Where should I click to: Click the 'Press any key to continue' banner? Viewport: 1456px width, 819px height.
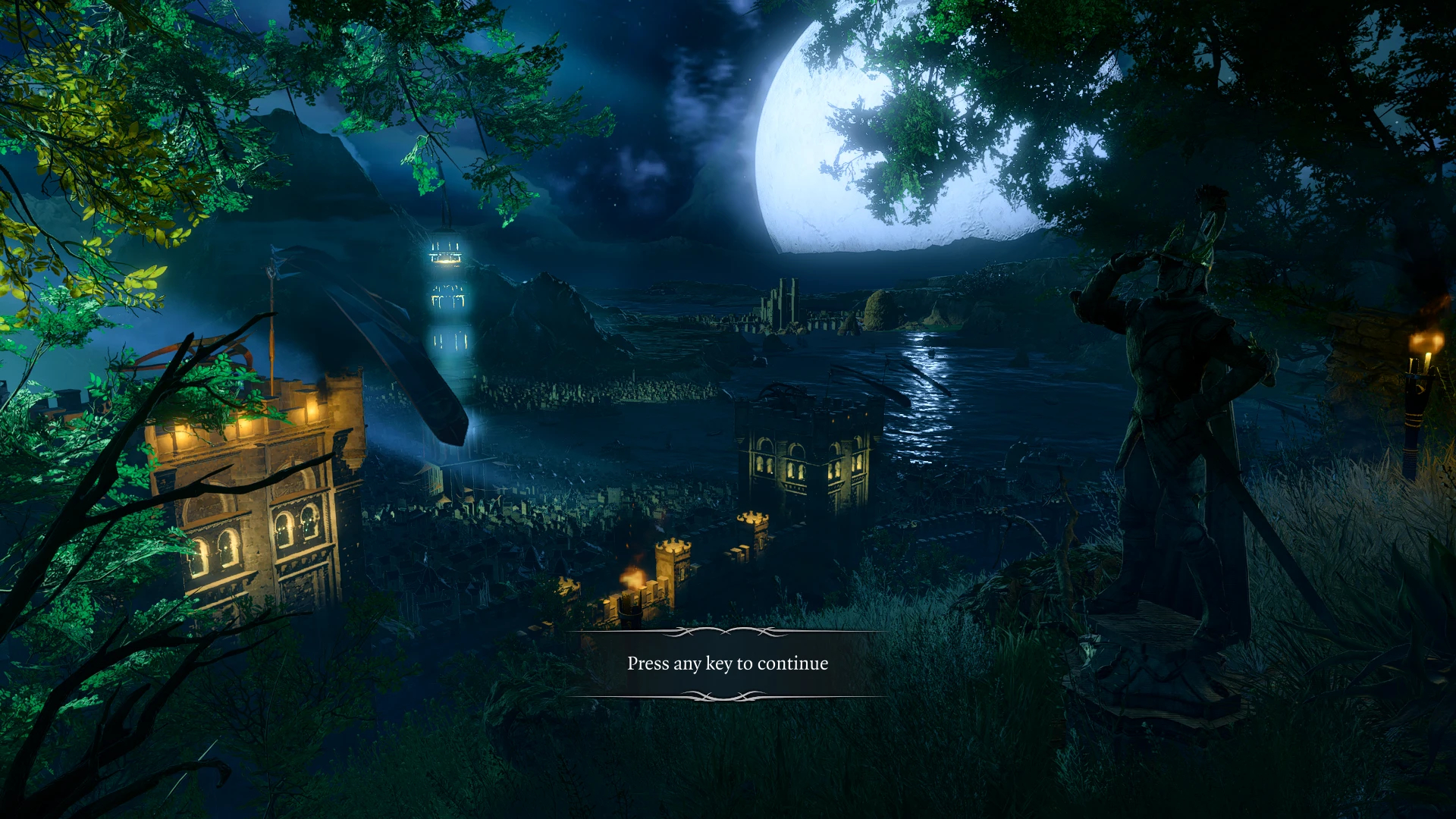point(727,664)
